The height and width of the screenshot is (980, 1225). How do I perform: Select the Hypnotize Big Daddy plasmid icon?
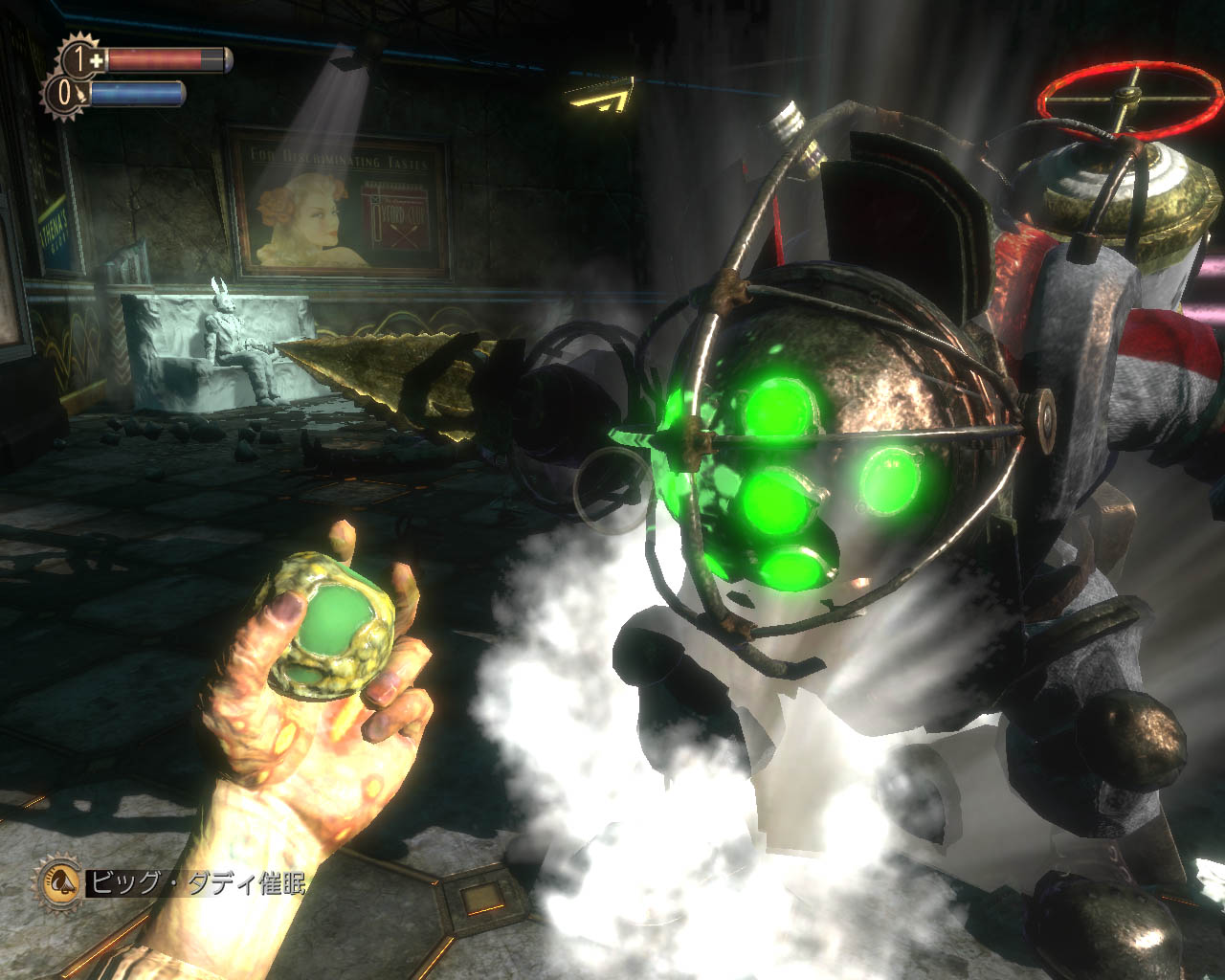click(x=58, y=881)
